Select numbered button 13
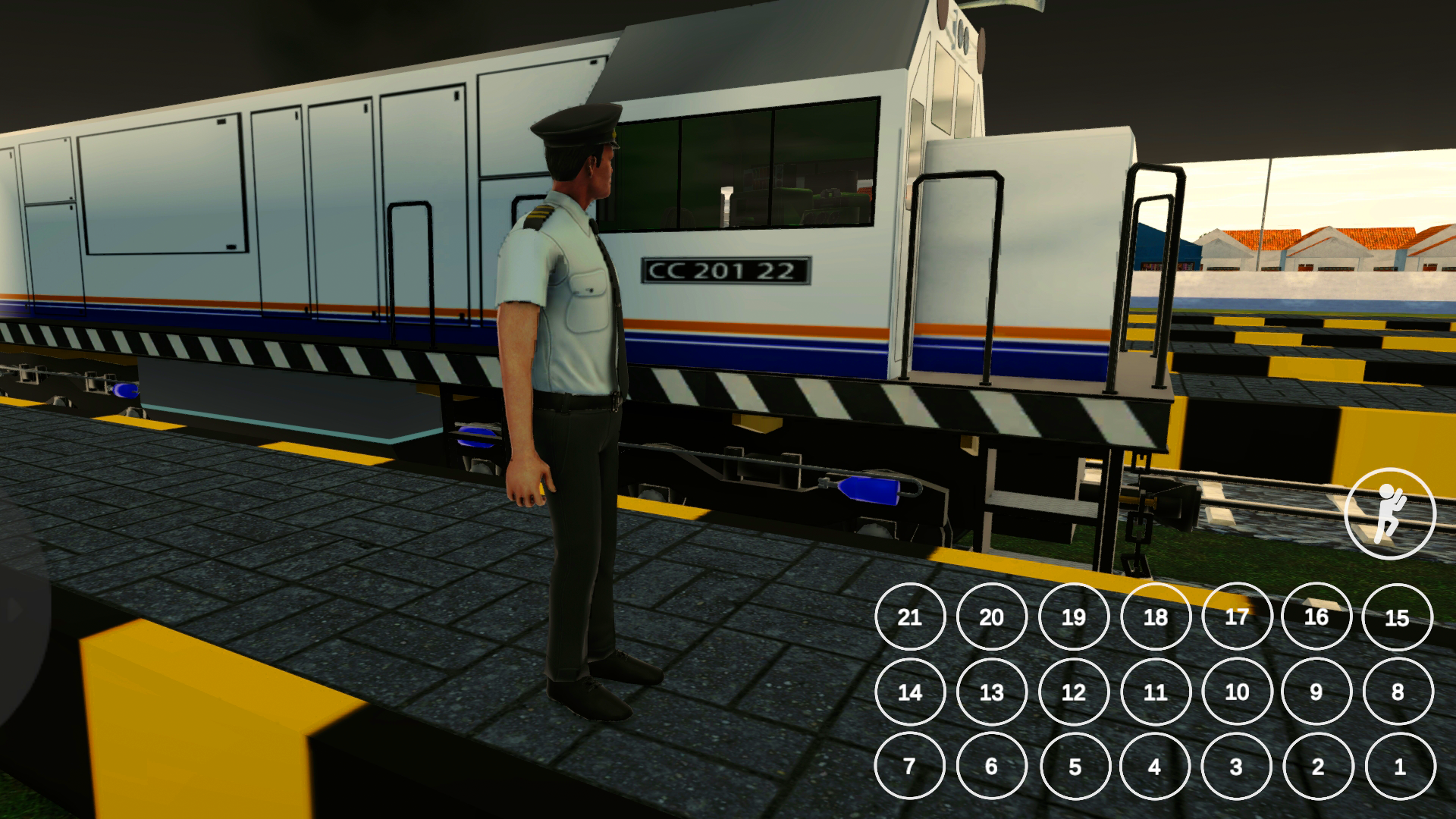This screenshot has width=1456, height=819. point(992,692)
